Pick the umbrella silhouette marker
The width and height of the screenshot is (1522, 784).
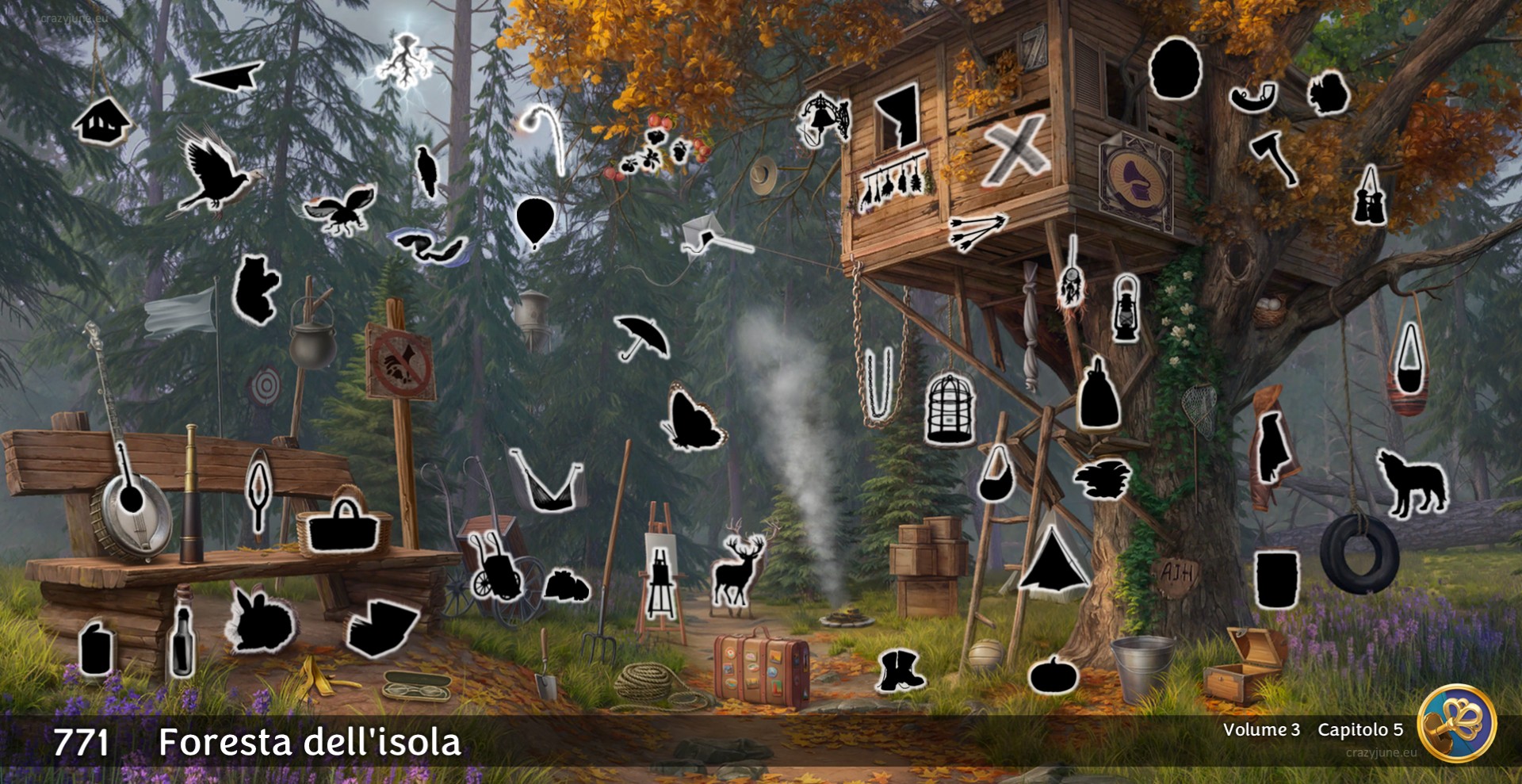pyautogui.click(x=643, y=336)
